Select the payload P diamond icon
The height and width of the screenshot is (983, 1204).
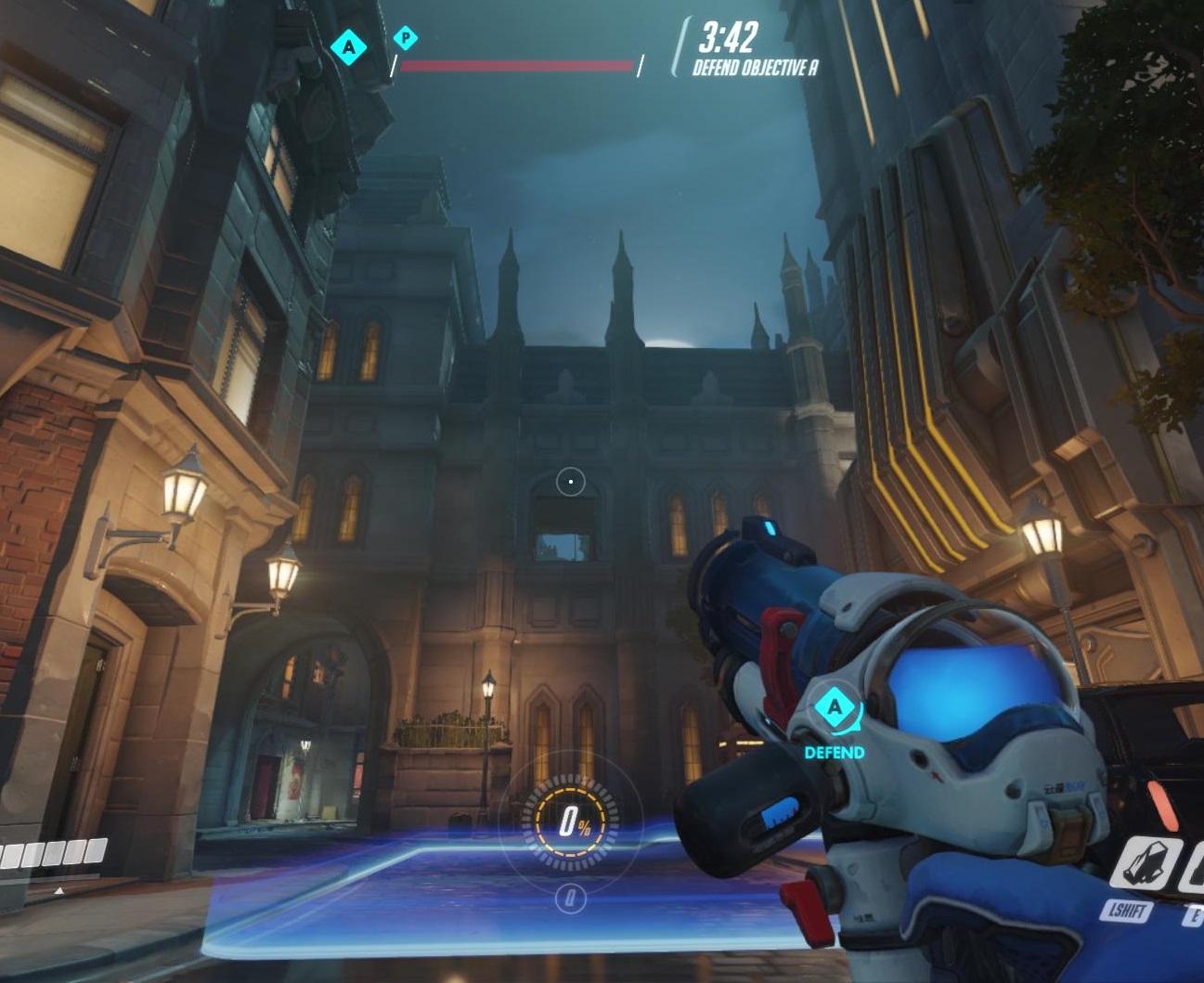click(x=405, y=38)
